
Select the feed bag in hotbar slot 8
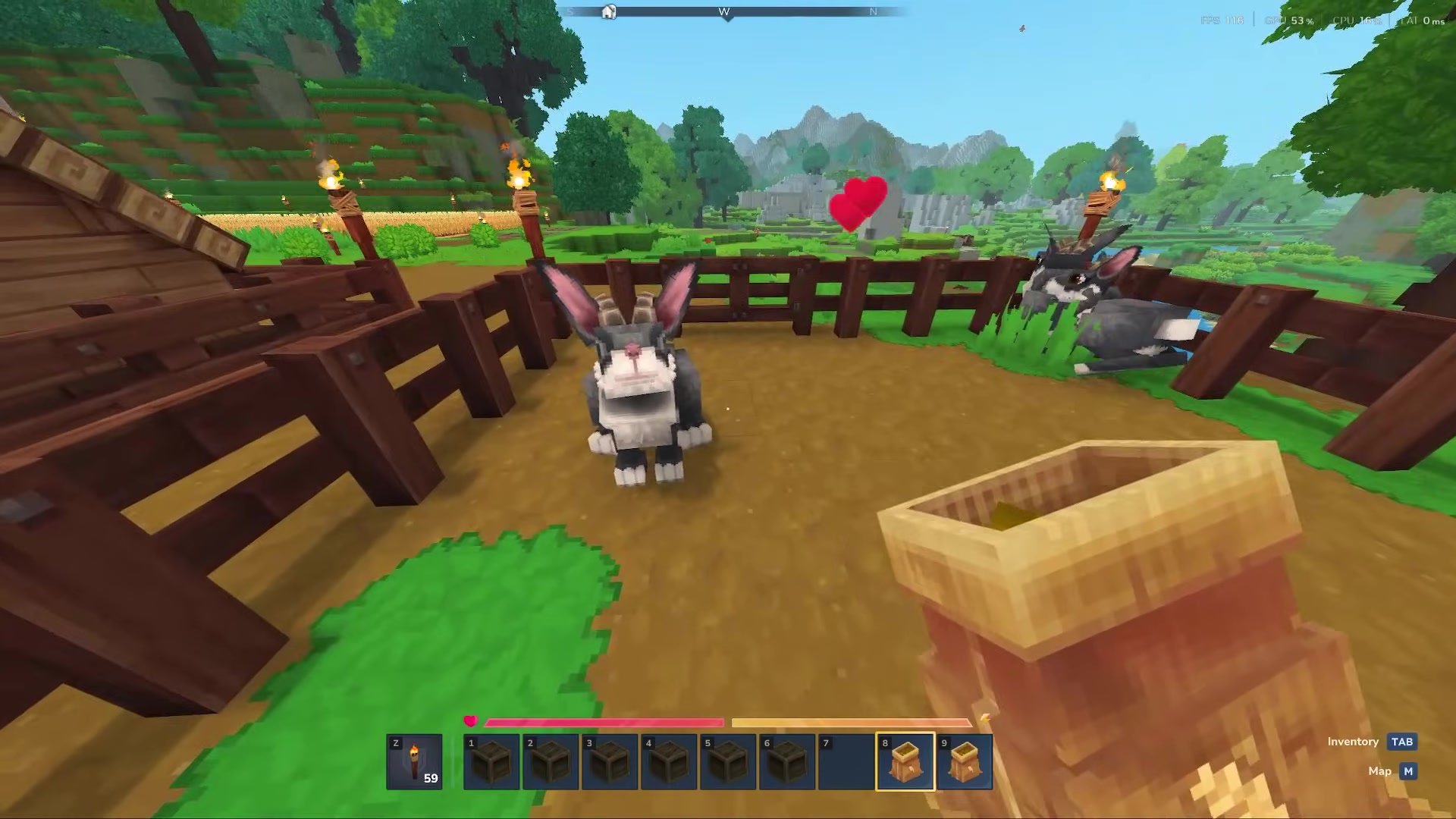905,761
